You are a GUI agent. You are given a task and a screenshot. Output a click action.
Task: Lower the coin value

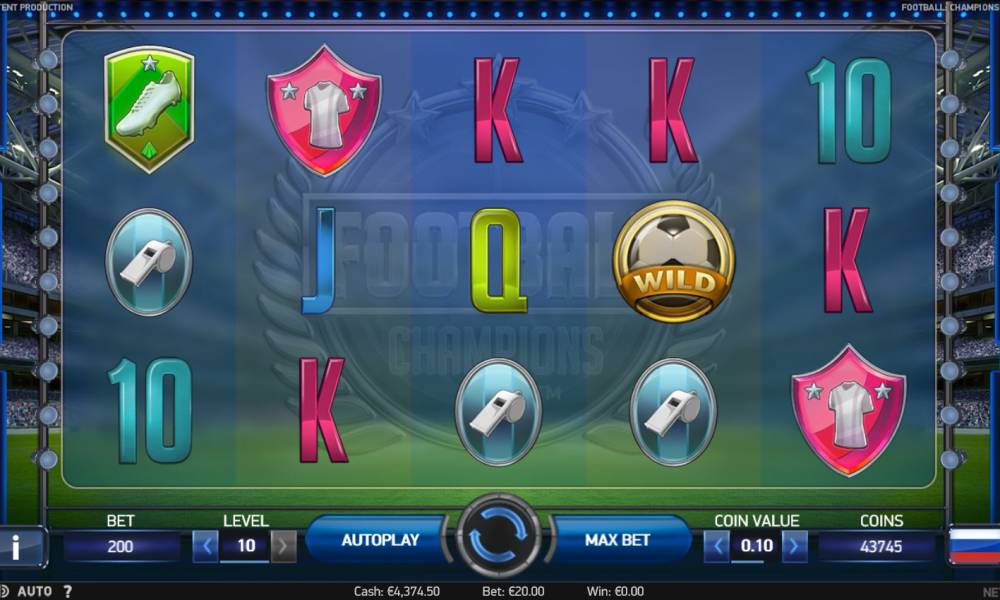pyautogui.click(x=717, y=546)
